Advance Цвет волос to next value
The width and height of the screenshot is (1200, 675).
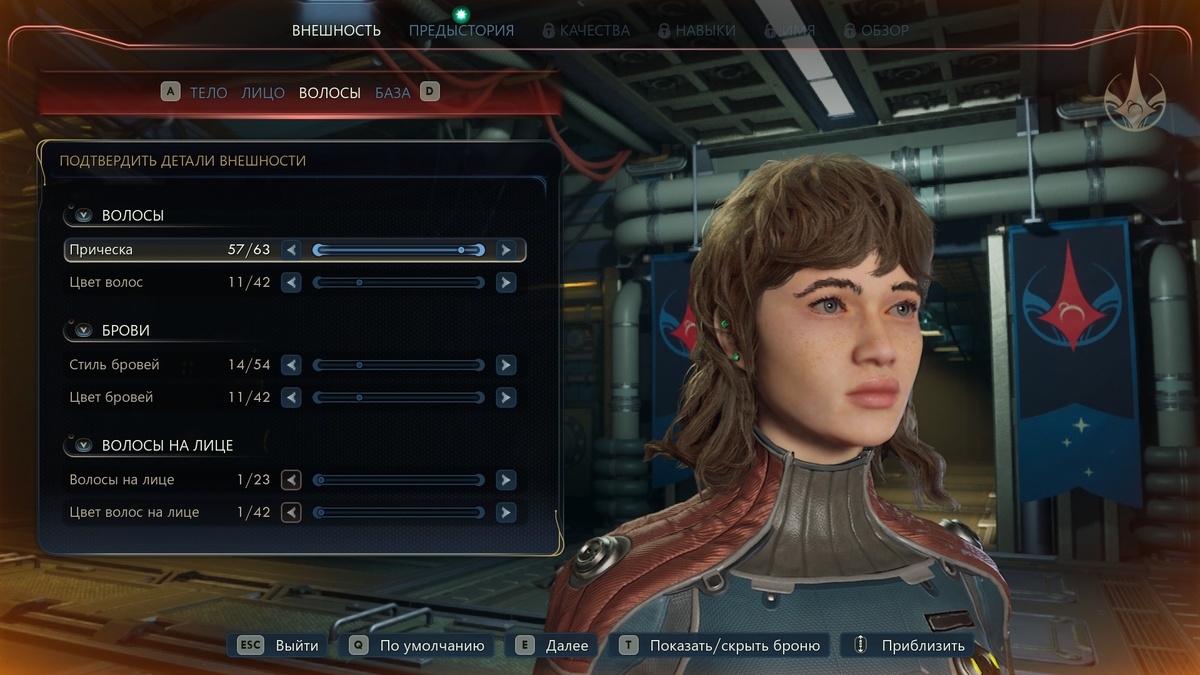506,283
